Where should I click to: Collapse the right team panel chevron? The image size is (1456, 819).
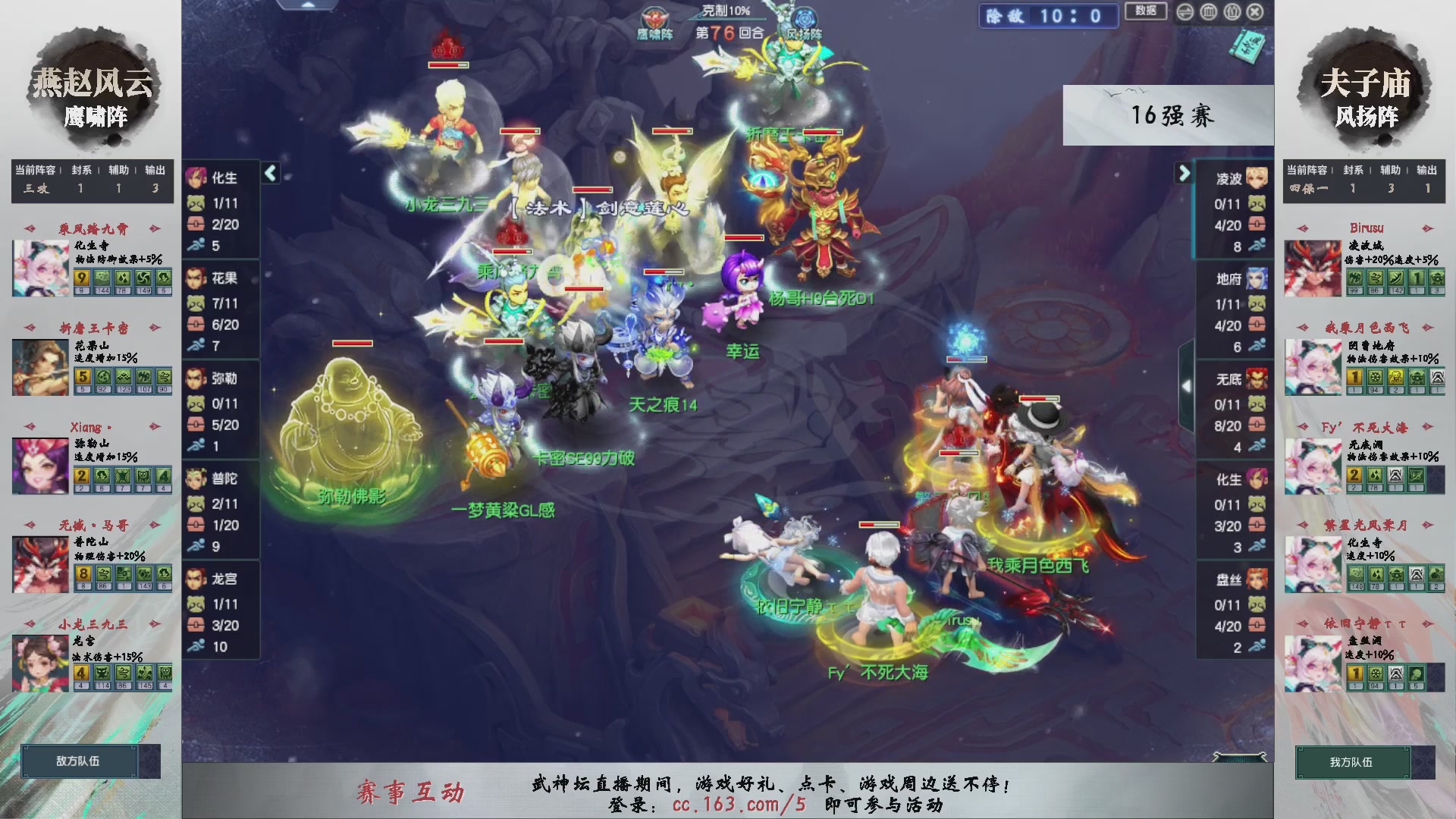click(x=1185, y=173)
